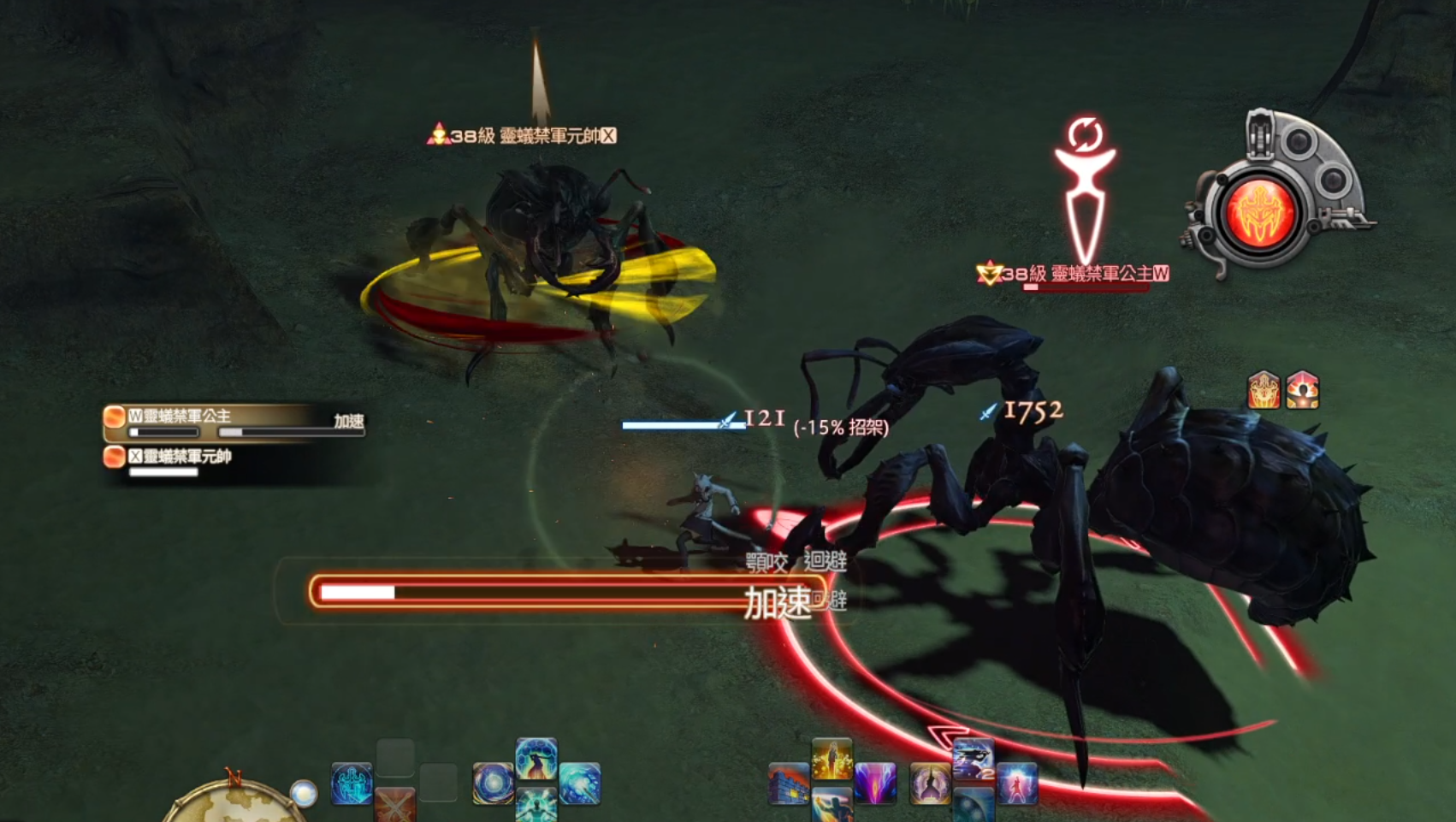The height and width of the screenshot is (822, 1456).
Task: Activate the golden glowing figure ability
Action: [832, 759]
